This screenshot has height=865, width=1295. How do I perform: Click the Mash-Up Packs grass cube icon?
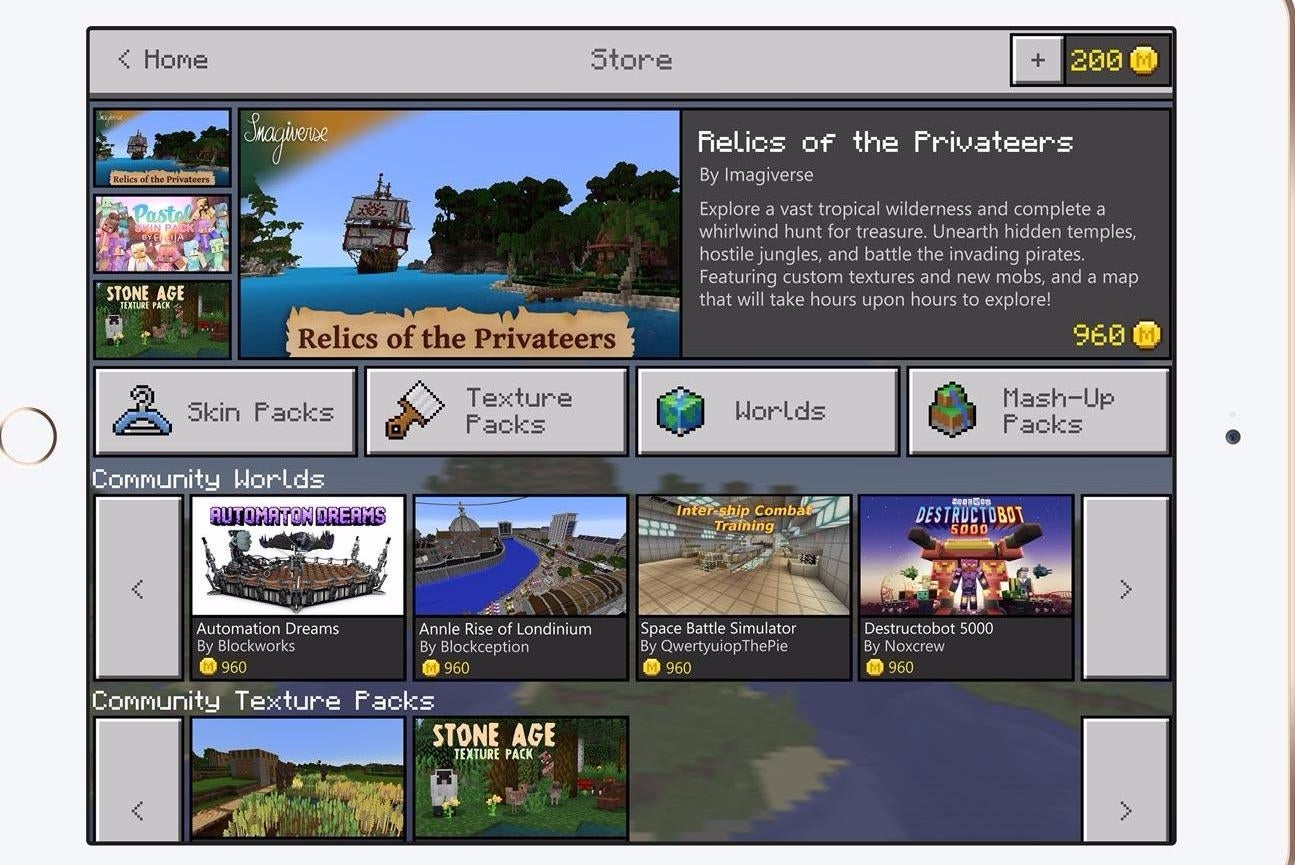click(952, 408)
